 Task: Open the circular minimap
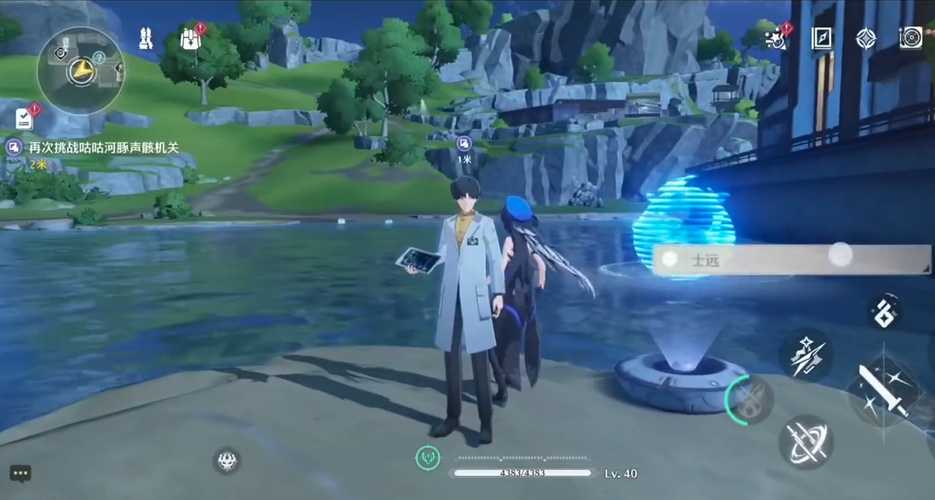pyautogui.click(x=80, y=68)
